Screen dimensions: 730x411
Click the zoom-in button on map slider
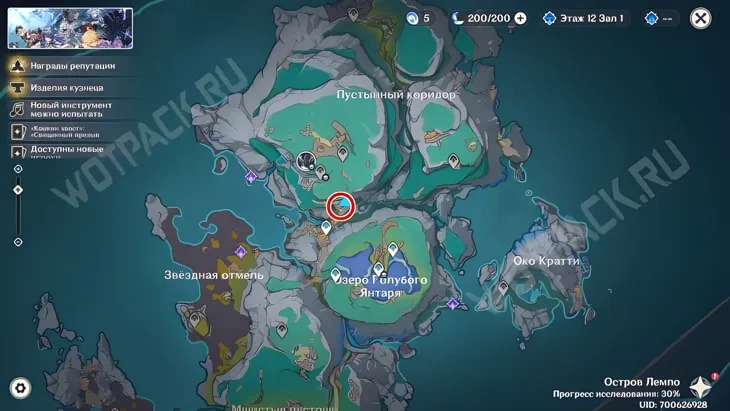[x=18, y=169]
